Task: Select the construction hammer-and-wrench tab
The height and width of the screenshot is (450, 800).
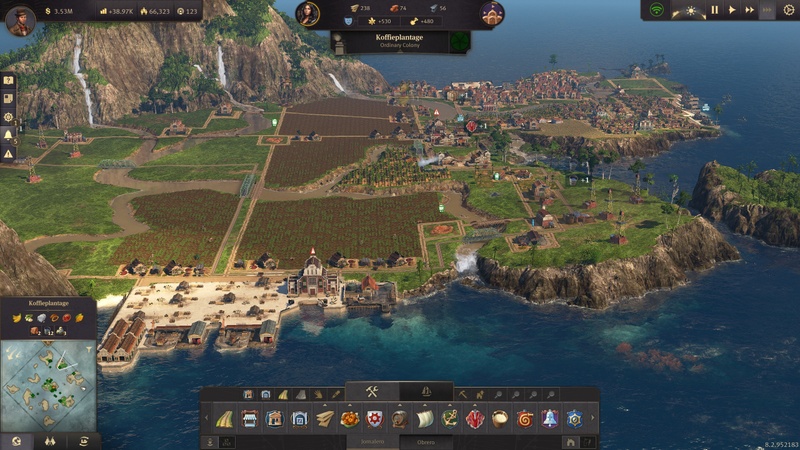Action: (x=371, y=392)
